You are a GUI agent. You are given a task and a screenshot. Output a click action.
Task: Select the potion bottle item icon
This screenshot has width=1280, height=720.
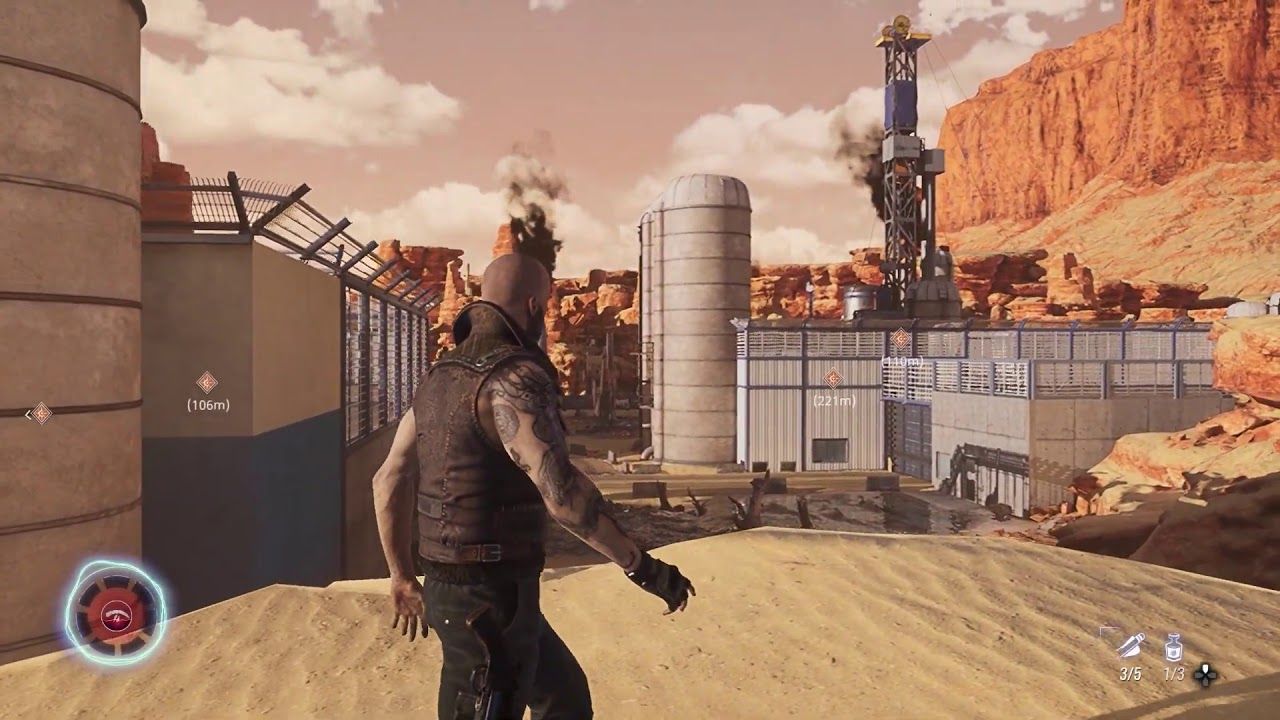click(1174, 648)
